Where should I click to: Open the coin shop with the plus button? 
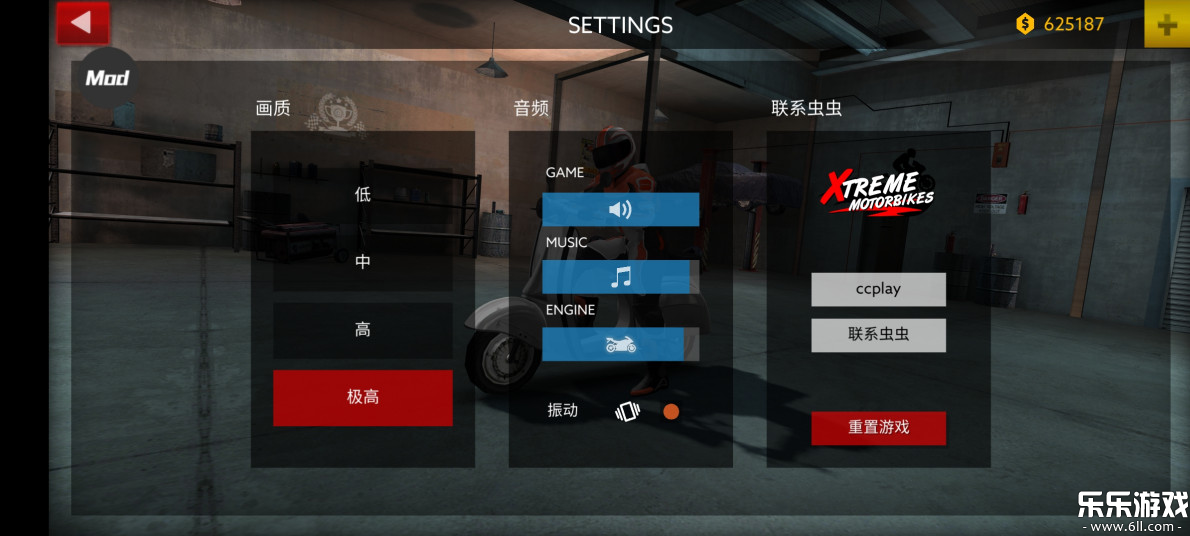click(1166, 25)
